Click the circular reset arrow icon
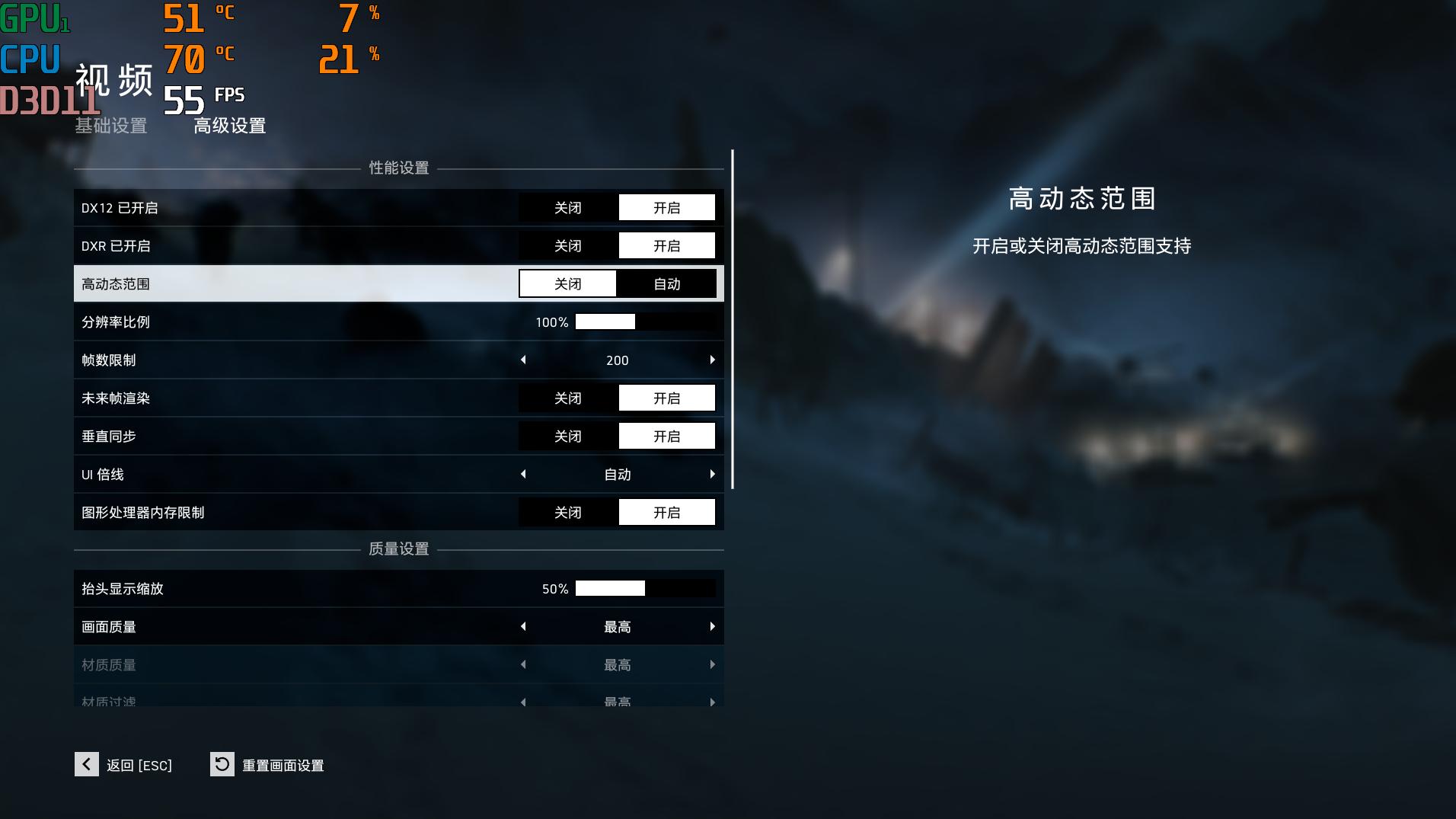Screen dimensions: 1456x819 click(221, 765)
